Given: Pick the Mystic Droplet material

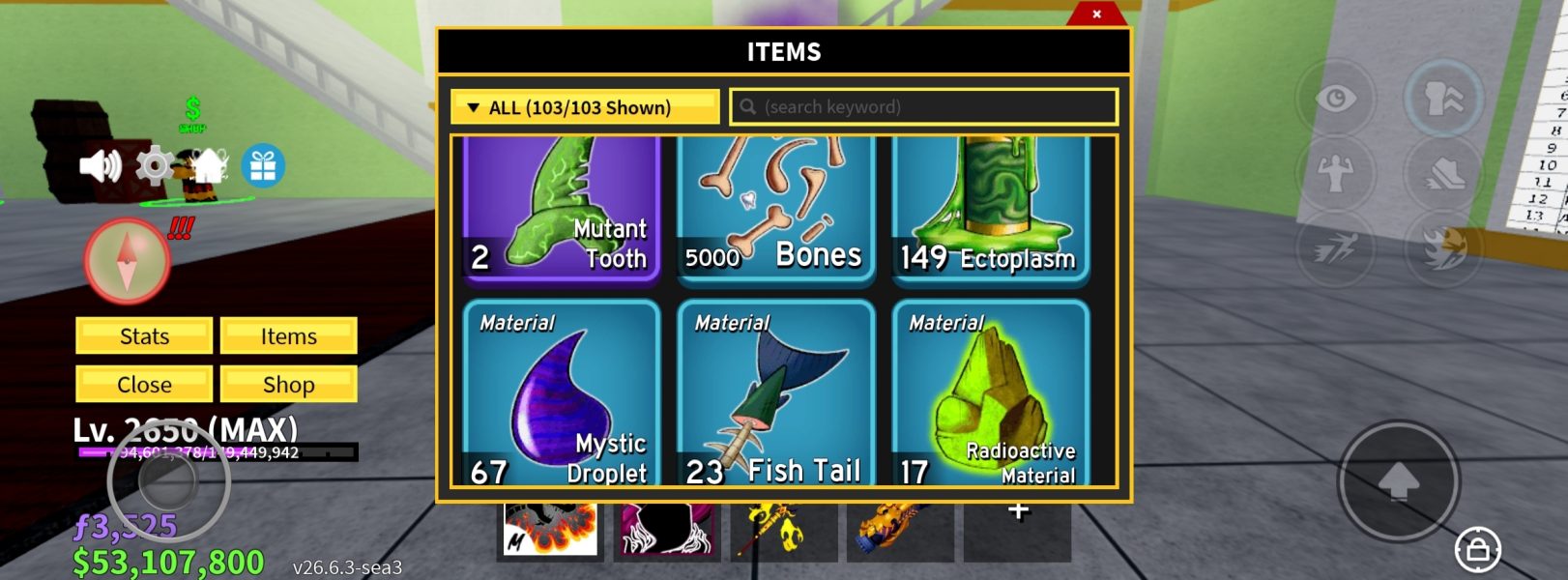Looking at the screenshot, I should coord(562,393).
